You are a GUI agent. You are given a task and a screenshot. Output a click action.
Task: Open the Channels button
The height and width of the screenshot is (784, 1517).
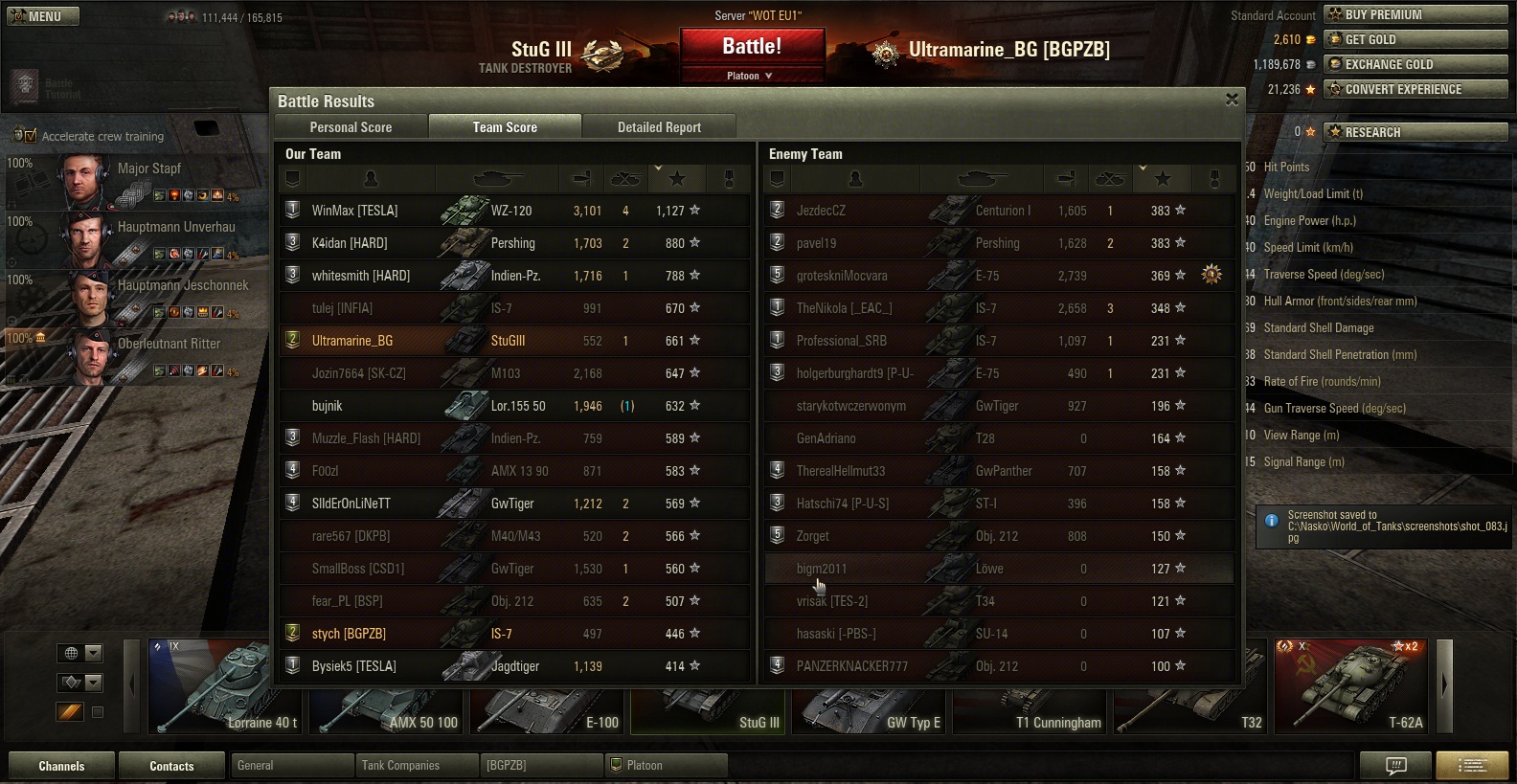coord(61,766)
